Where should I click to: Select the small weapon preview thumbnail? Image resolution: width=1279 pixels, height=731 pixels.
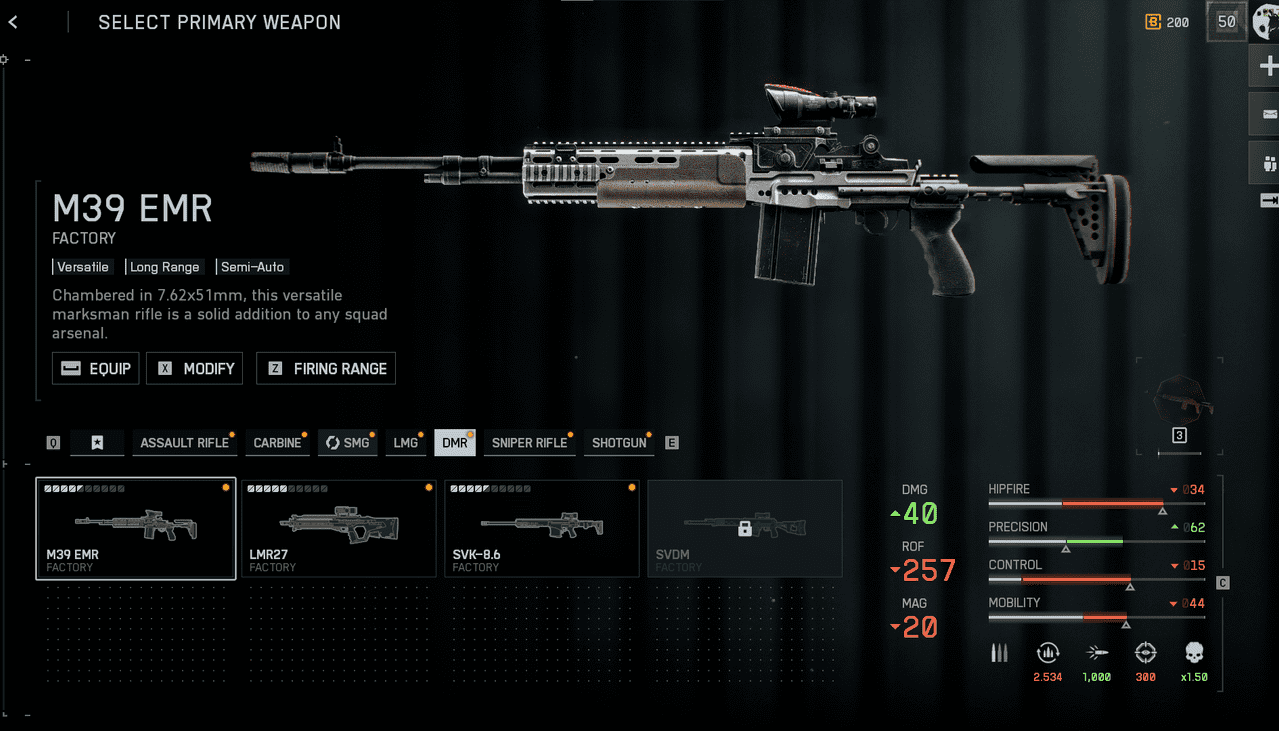pos(1180,398)
